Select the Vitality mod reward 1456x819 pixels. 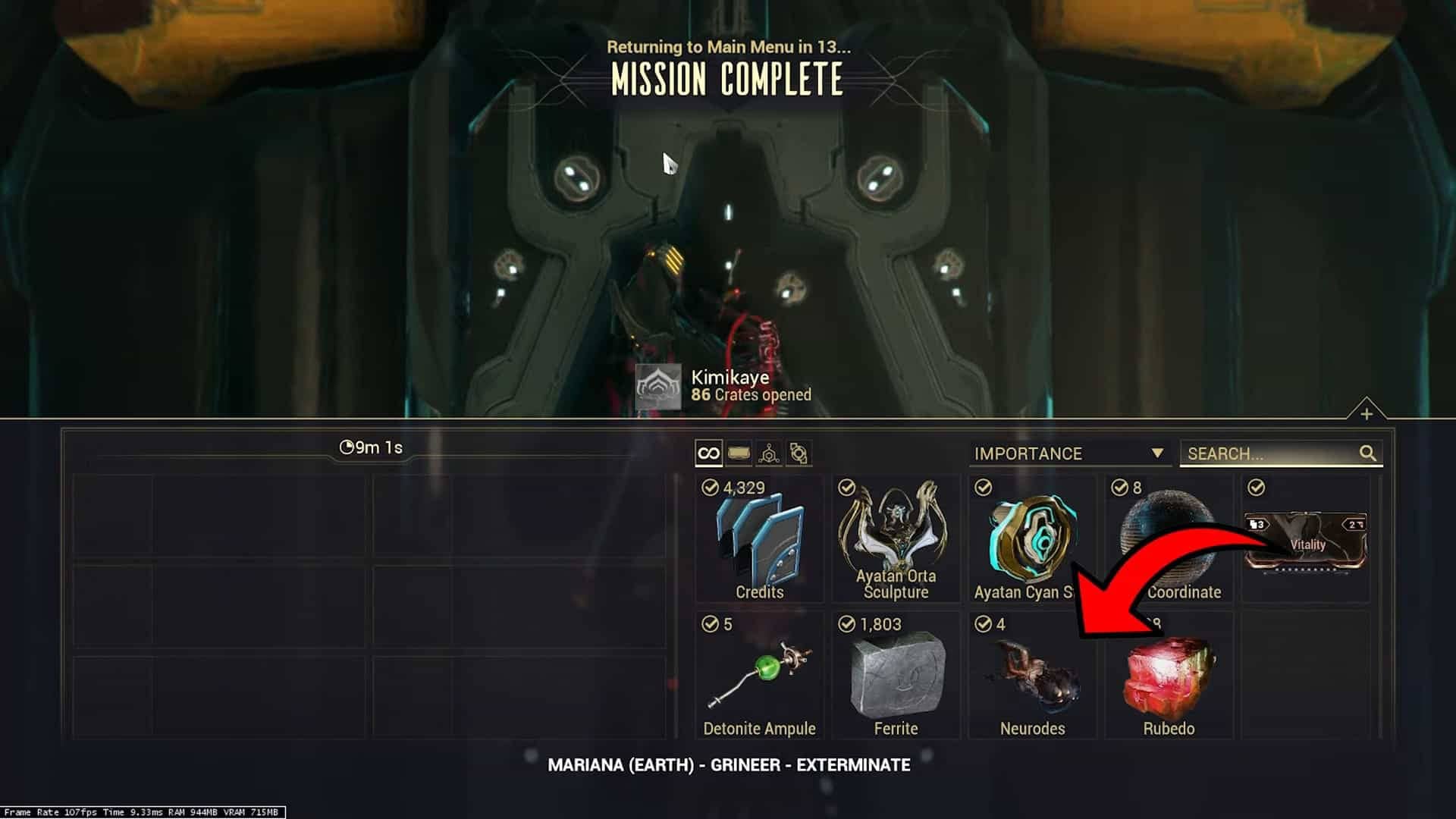pyautogui.click(x=1306, y=539)
